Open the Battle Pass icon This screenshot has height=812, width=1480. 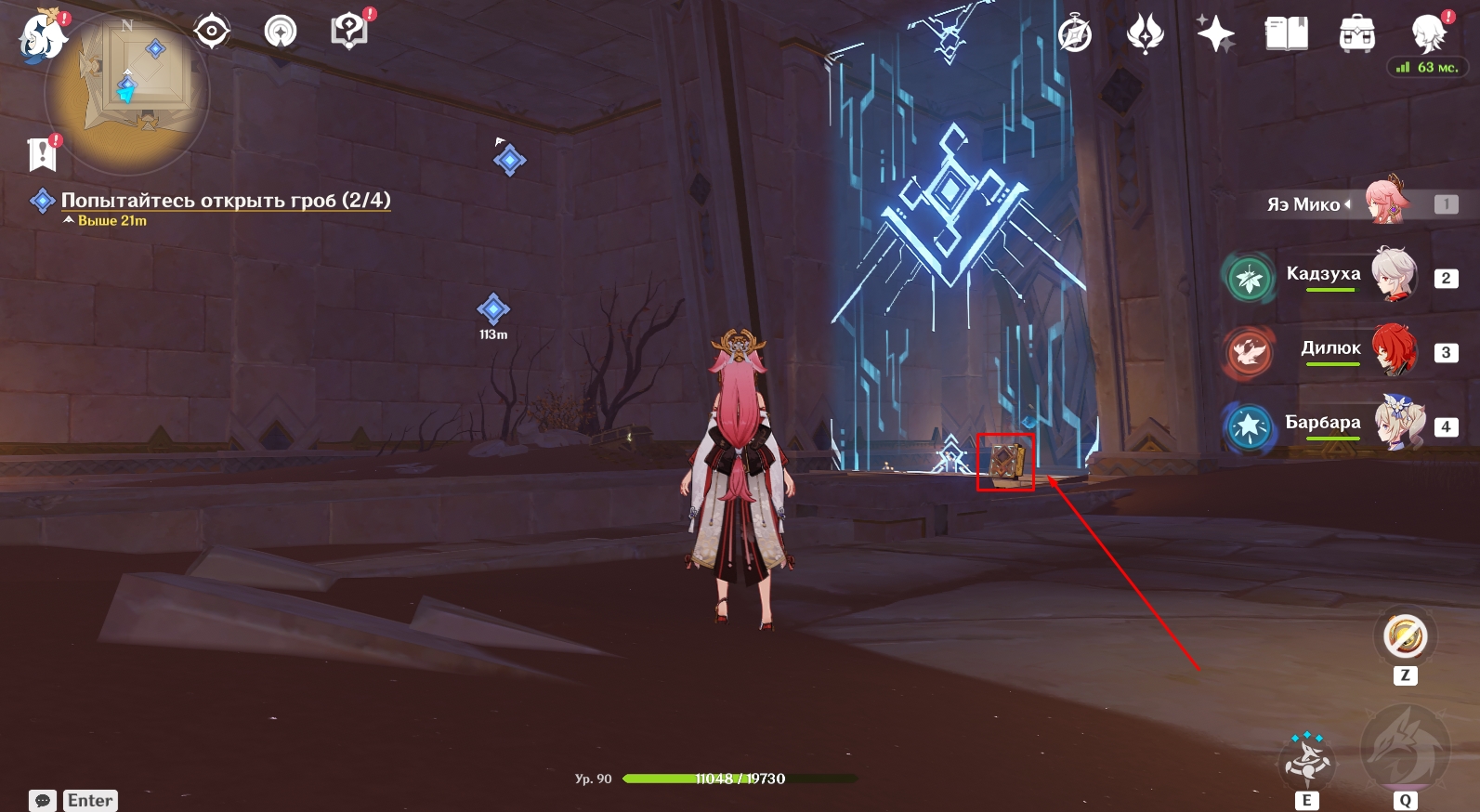(x=1145, y=35)
